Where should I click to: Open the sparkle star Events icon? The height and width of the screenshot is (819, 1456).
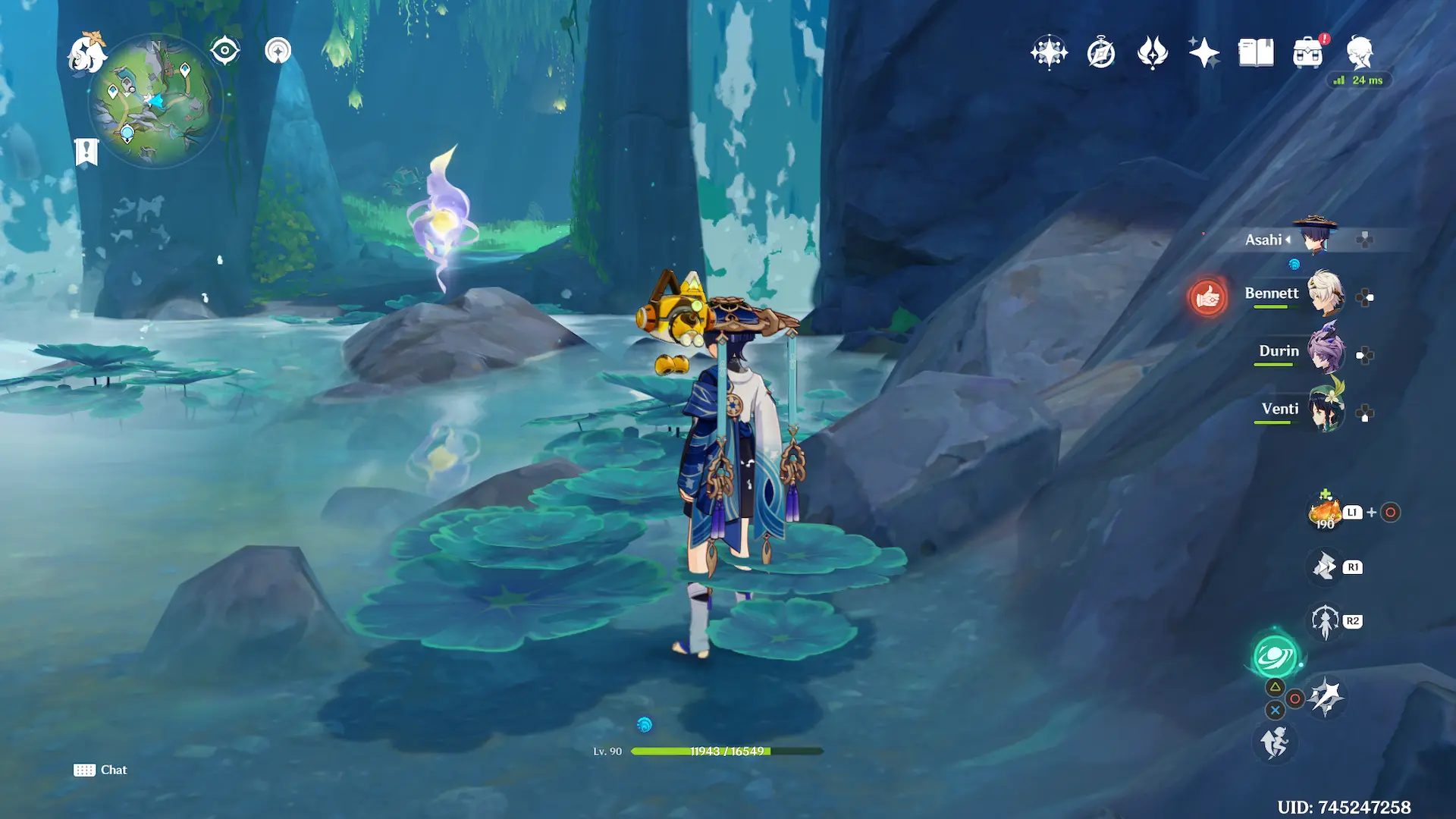click(1204, 53)
